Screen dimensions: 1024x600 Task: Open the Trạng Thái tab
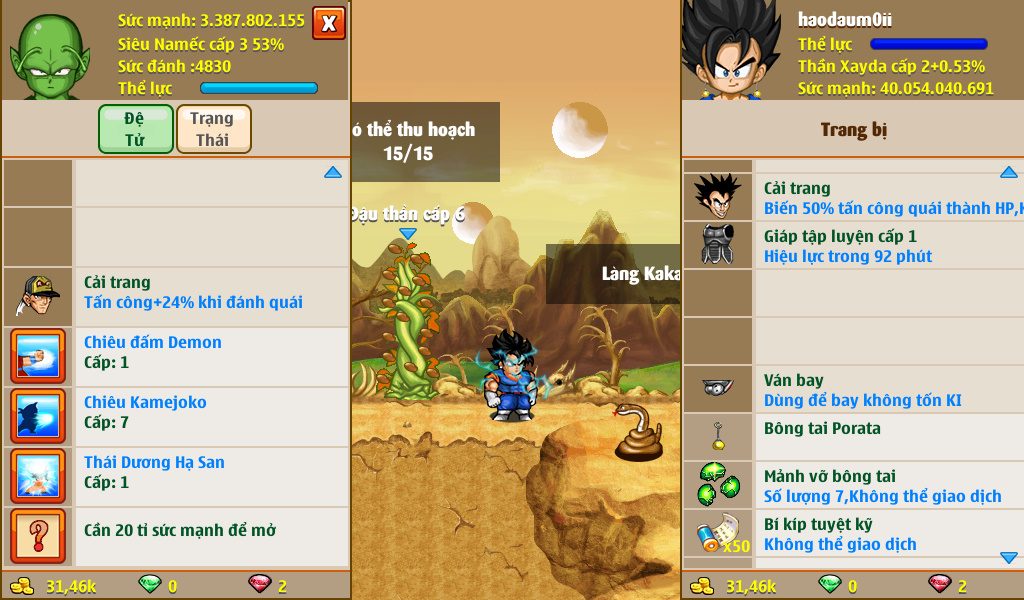coord(213,129)
